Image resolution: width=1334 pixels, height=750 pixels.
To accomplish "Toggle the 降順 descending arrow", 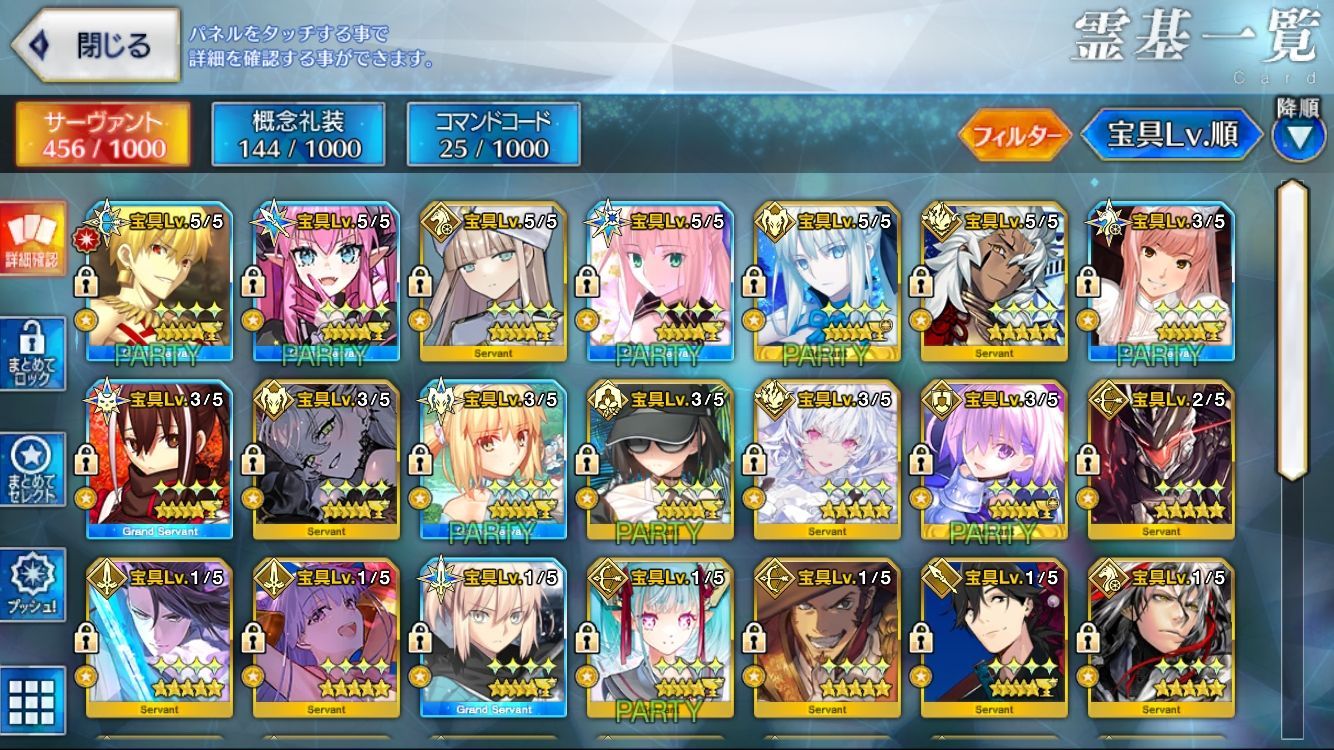I will (1298, 137).
